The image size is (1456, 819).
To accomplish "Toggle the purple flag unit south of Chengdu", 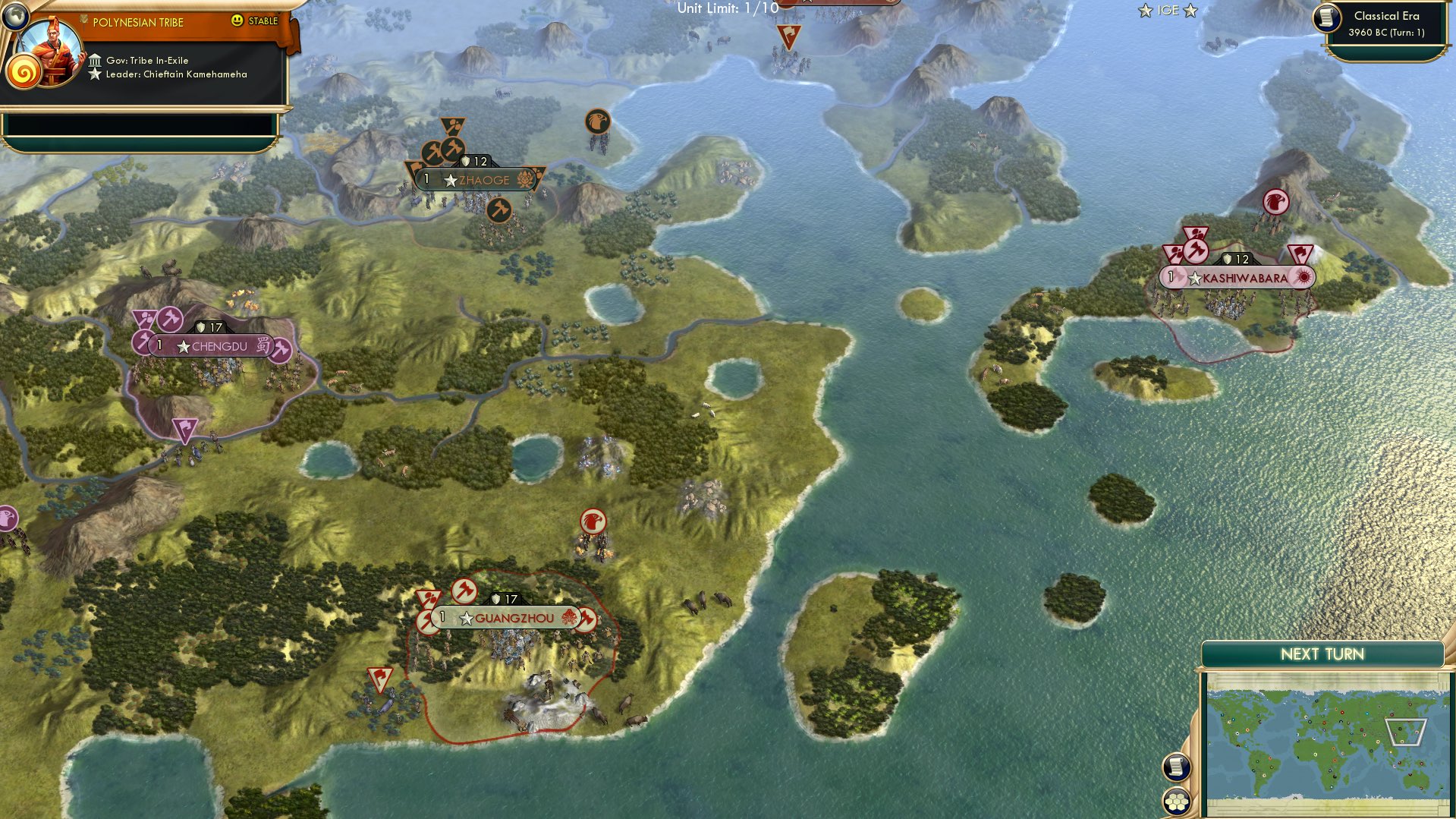I will 185,430.
